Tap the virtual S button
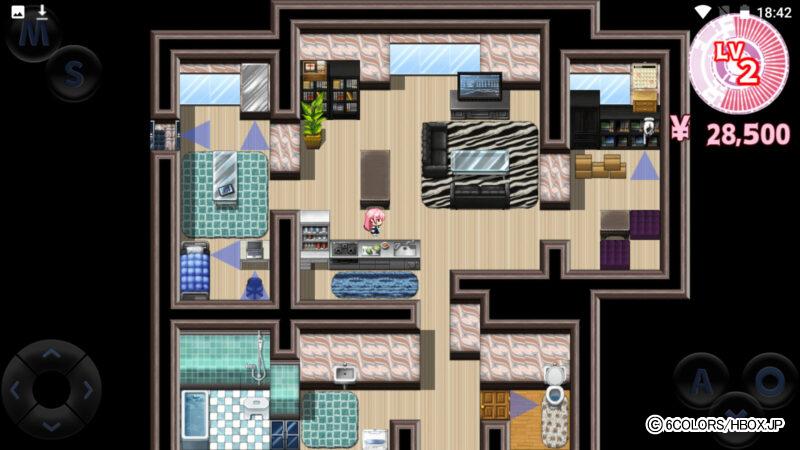The image size is (800, 450). 74,73
